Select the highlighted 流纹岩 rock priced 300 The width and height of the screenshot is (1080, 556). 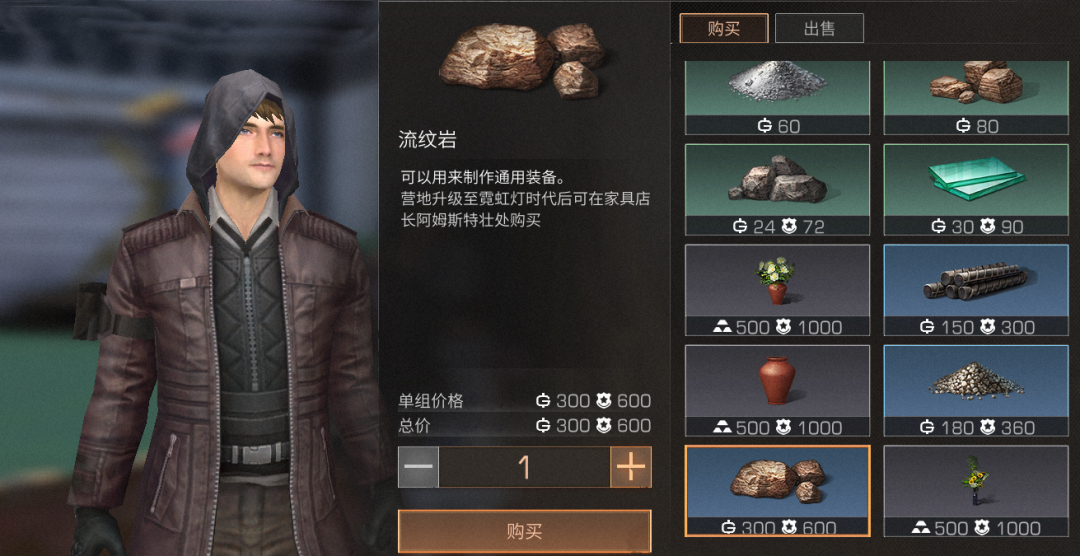(x=777, y=491)
